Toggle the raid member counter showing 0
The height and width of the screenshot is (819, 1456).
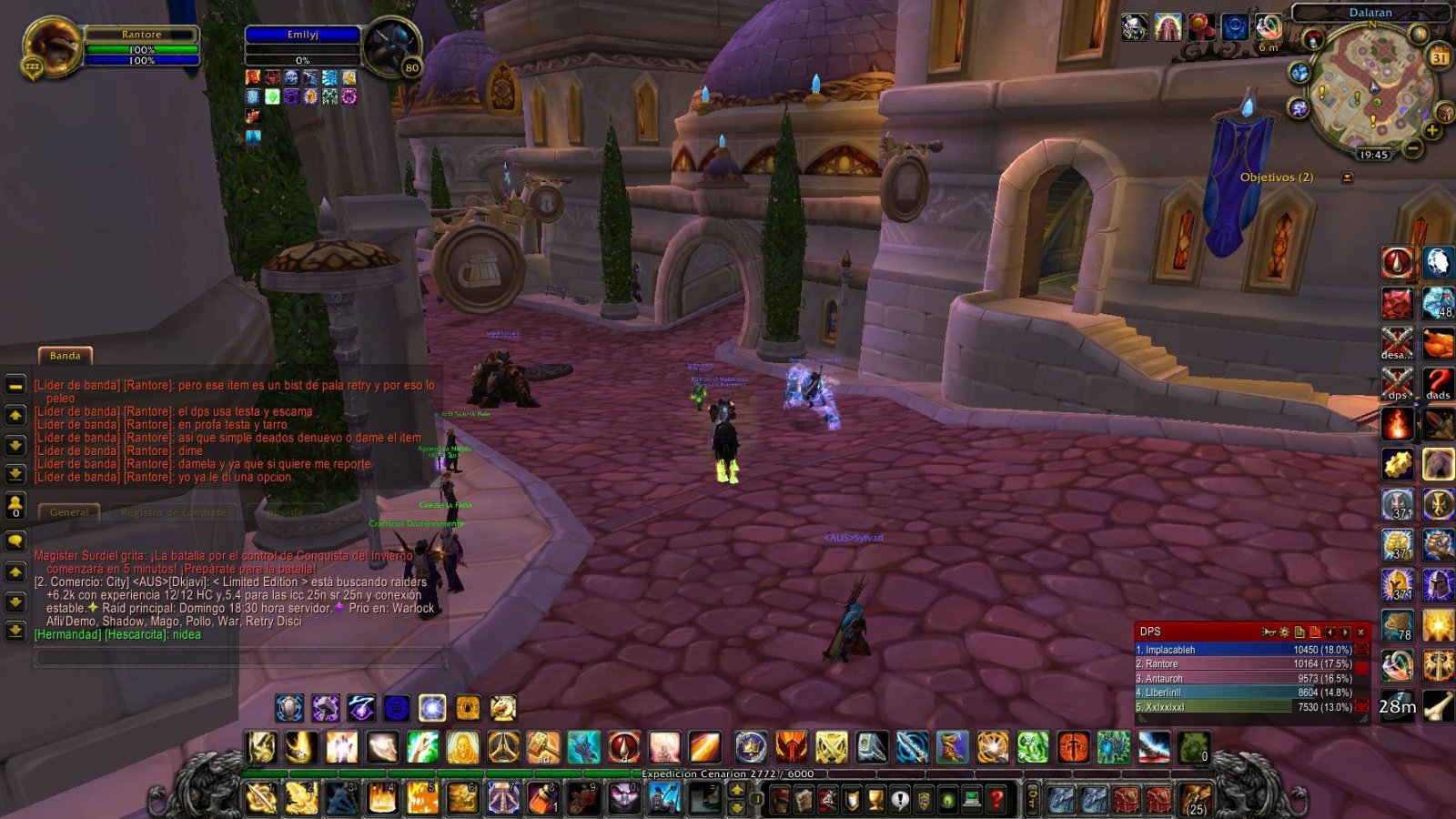tap(15, 503)
